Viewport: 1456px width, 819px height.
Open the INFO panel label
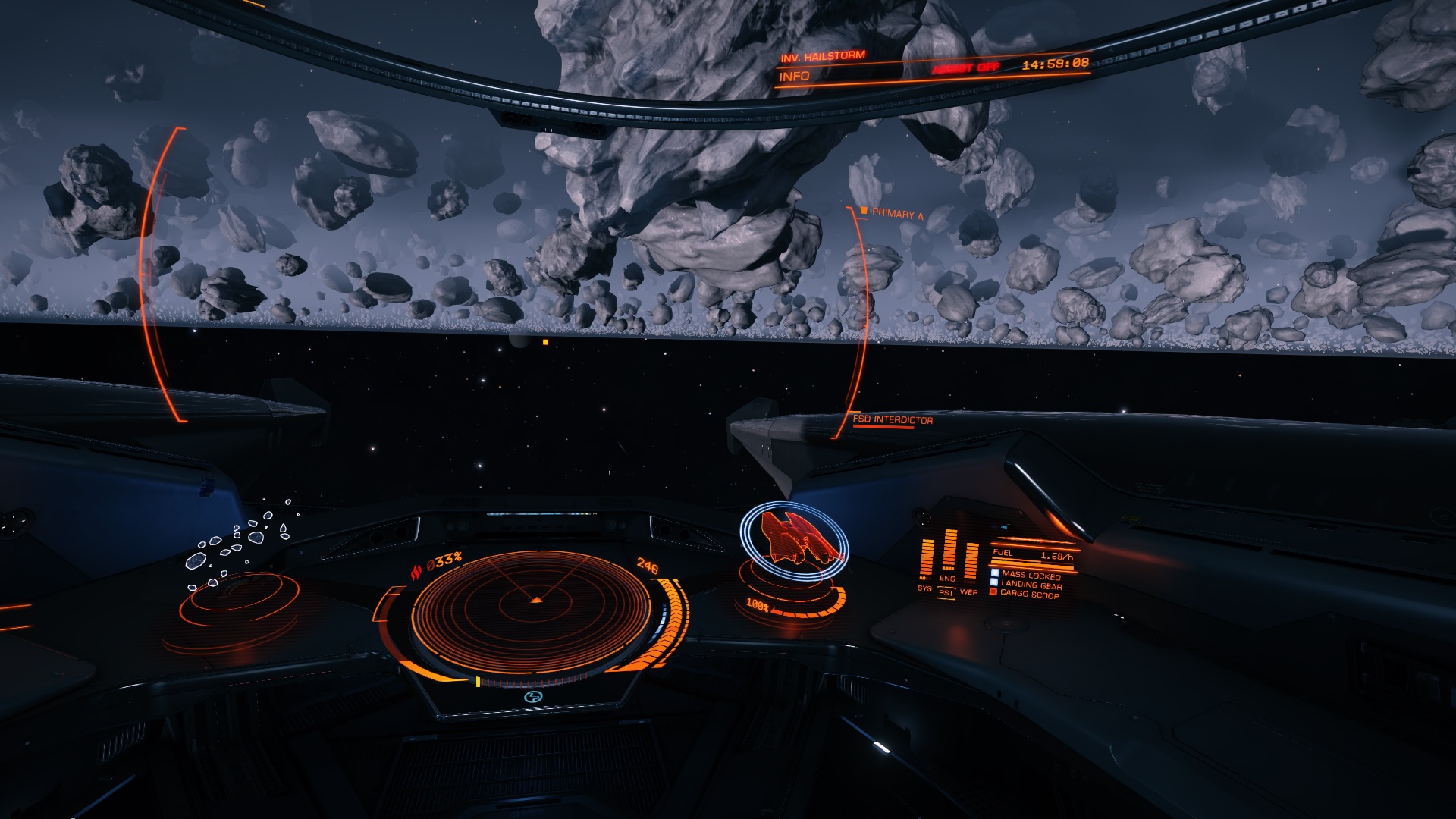[794, 77]
